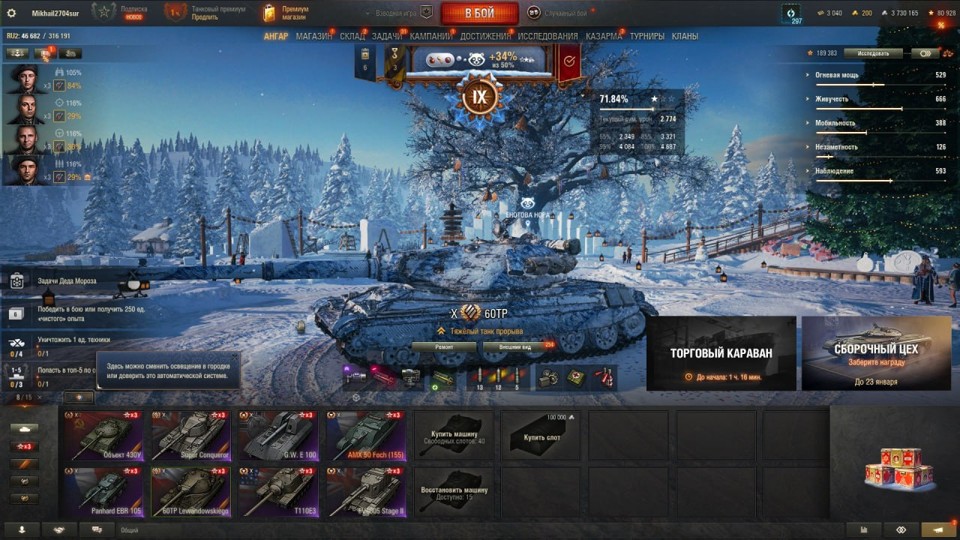960x540 pixels.
Task: Open the Кампании tab
Action: [430, 36]
